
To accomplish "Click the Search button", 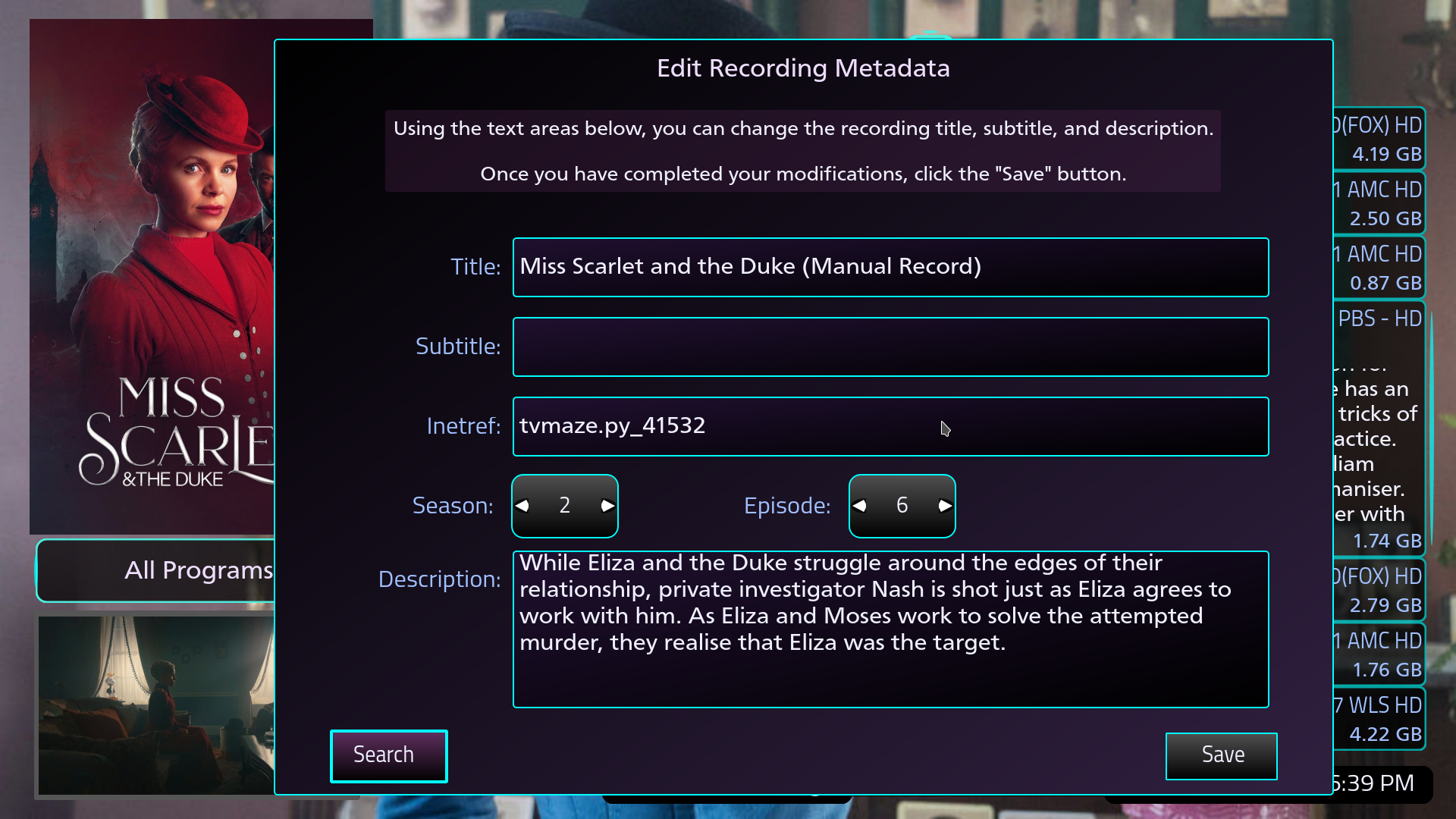I will [x=388, y=755].
